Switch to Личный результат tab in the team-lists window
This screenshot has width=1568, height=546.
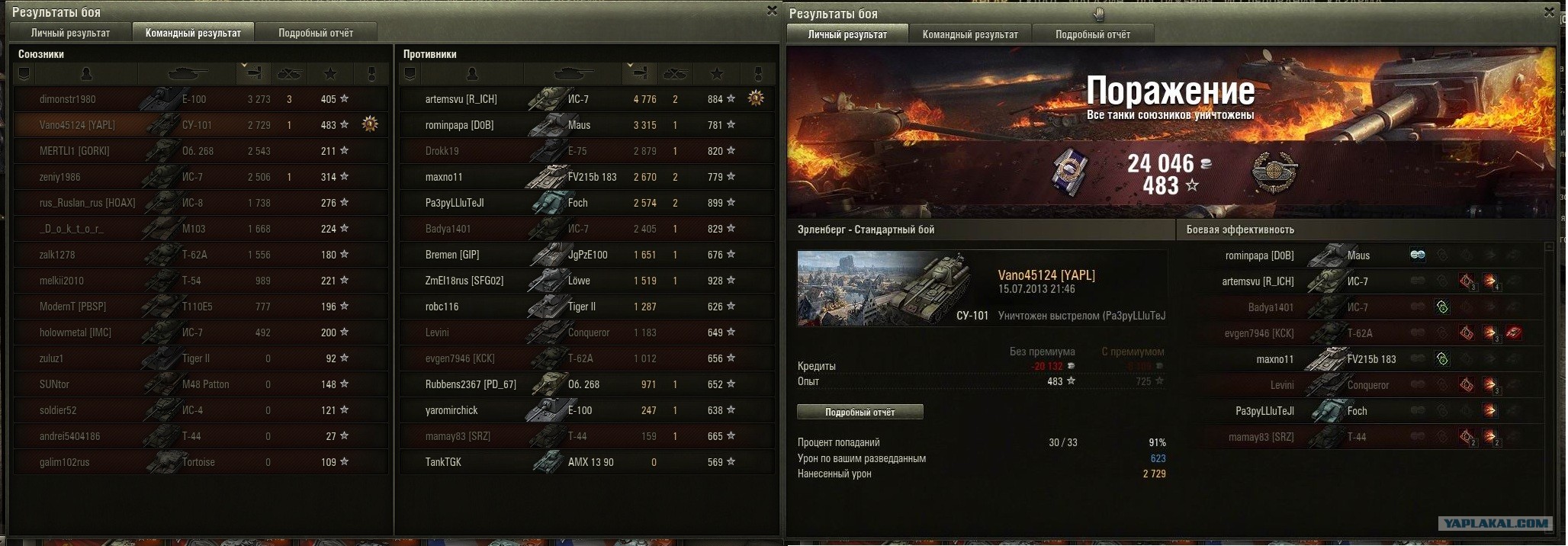click(70, 33)
